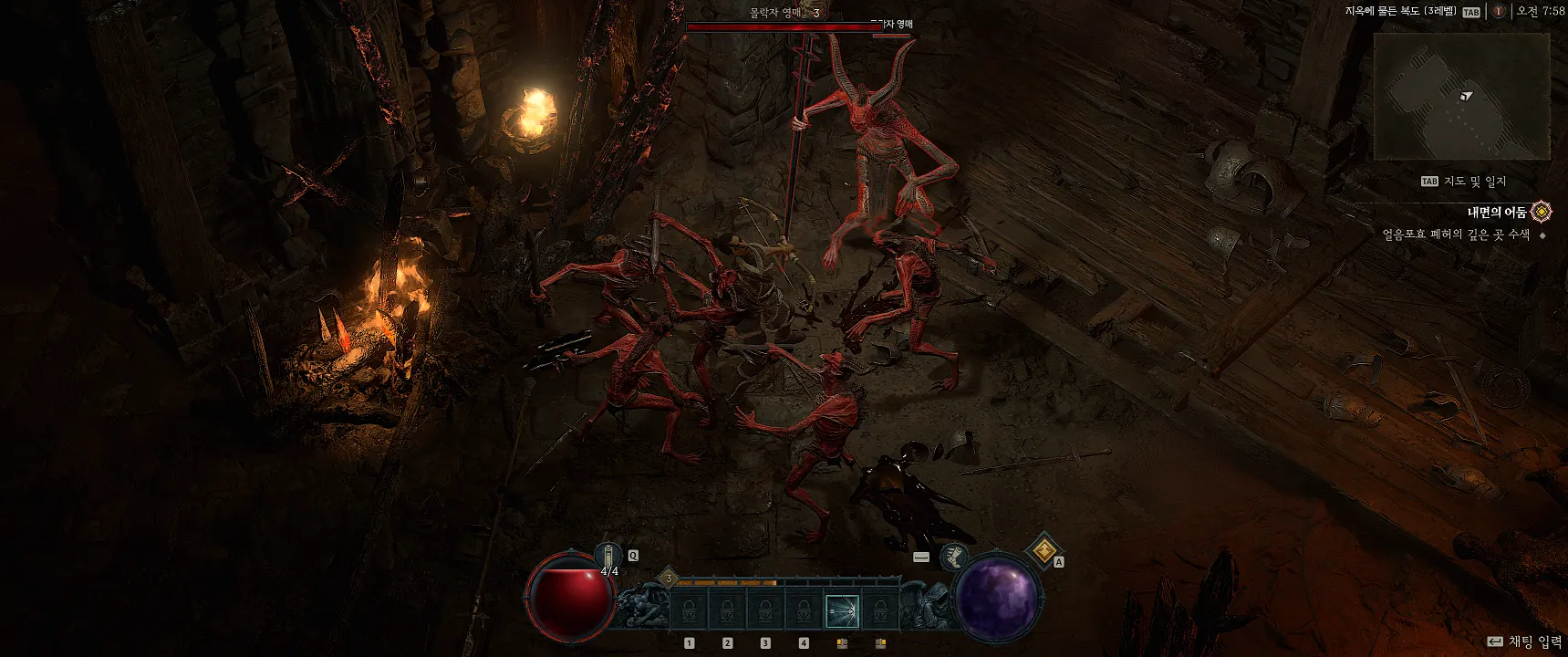Select the 얼음포효 폐허 objective text
This screenshot has width=1568, height=657.
(1456, 235)
